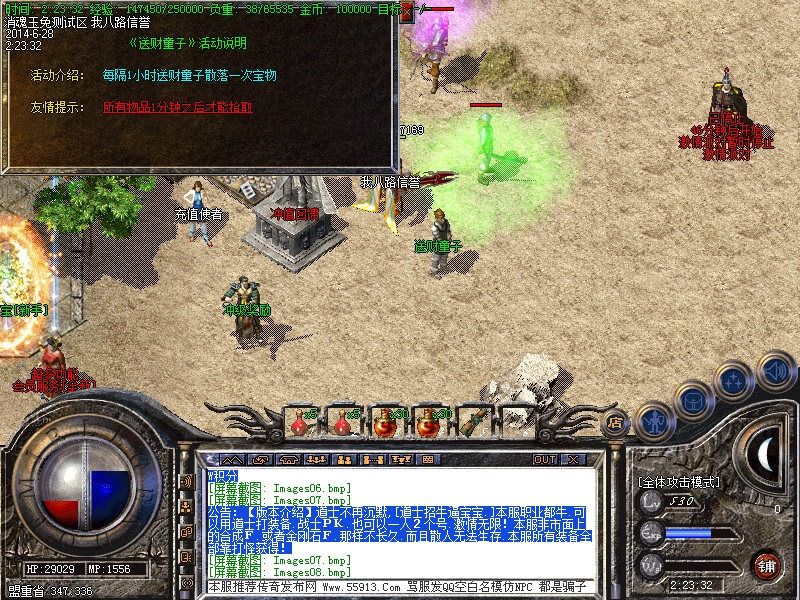The height and width of the screenshot is (600, 800).
Task: Click the OUT button on chat bar
Action: pos(544,459)
